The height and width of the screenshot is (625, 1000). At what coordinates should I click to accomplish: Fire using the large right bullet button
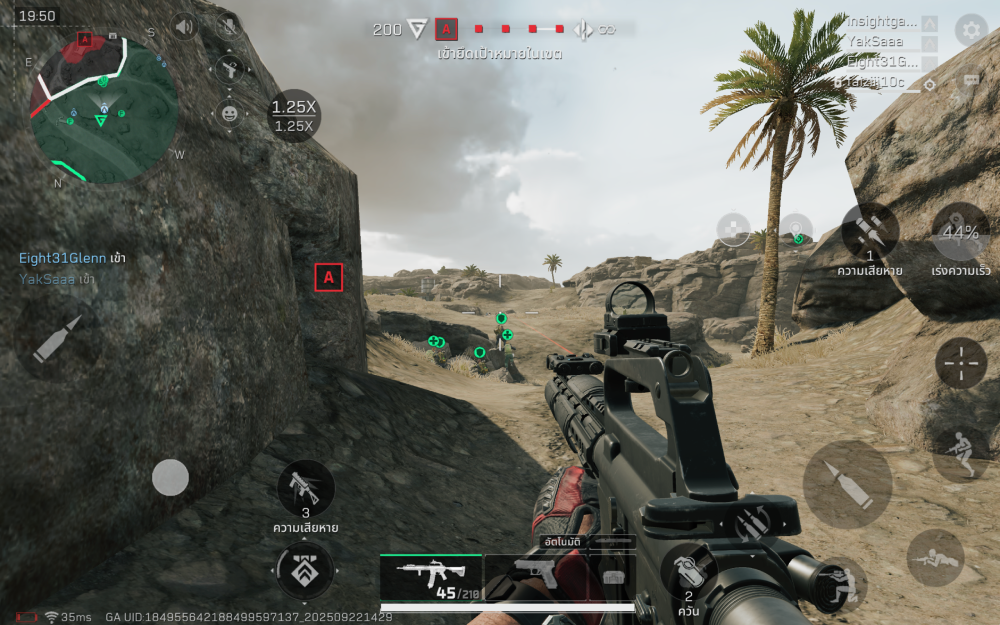pos(847,484)
